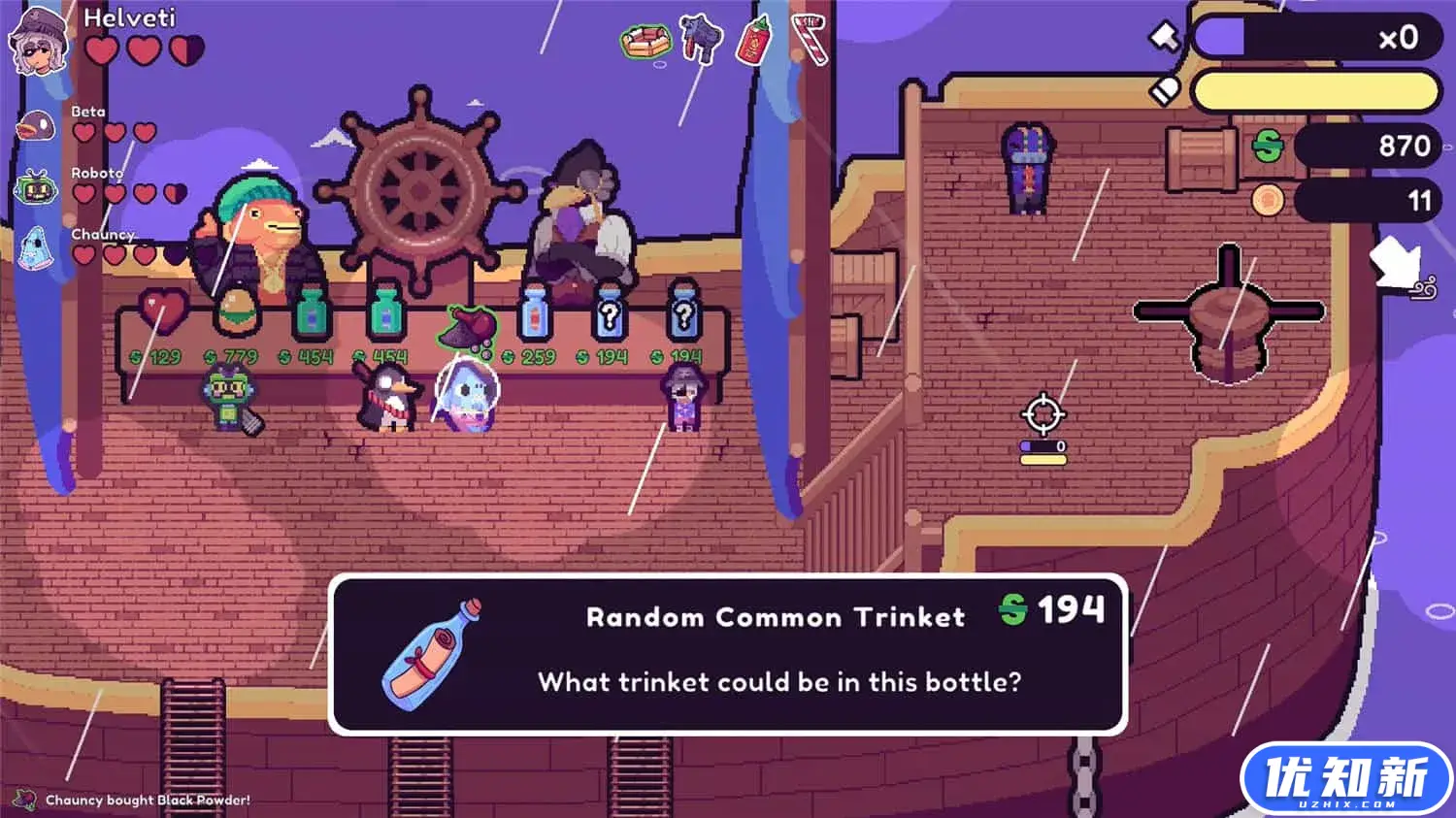Choose the blue bottle costing 259
The image size is (1456, 818).
point(533,312)
